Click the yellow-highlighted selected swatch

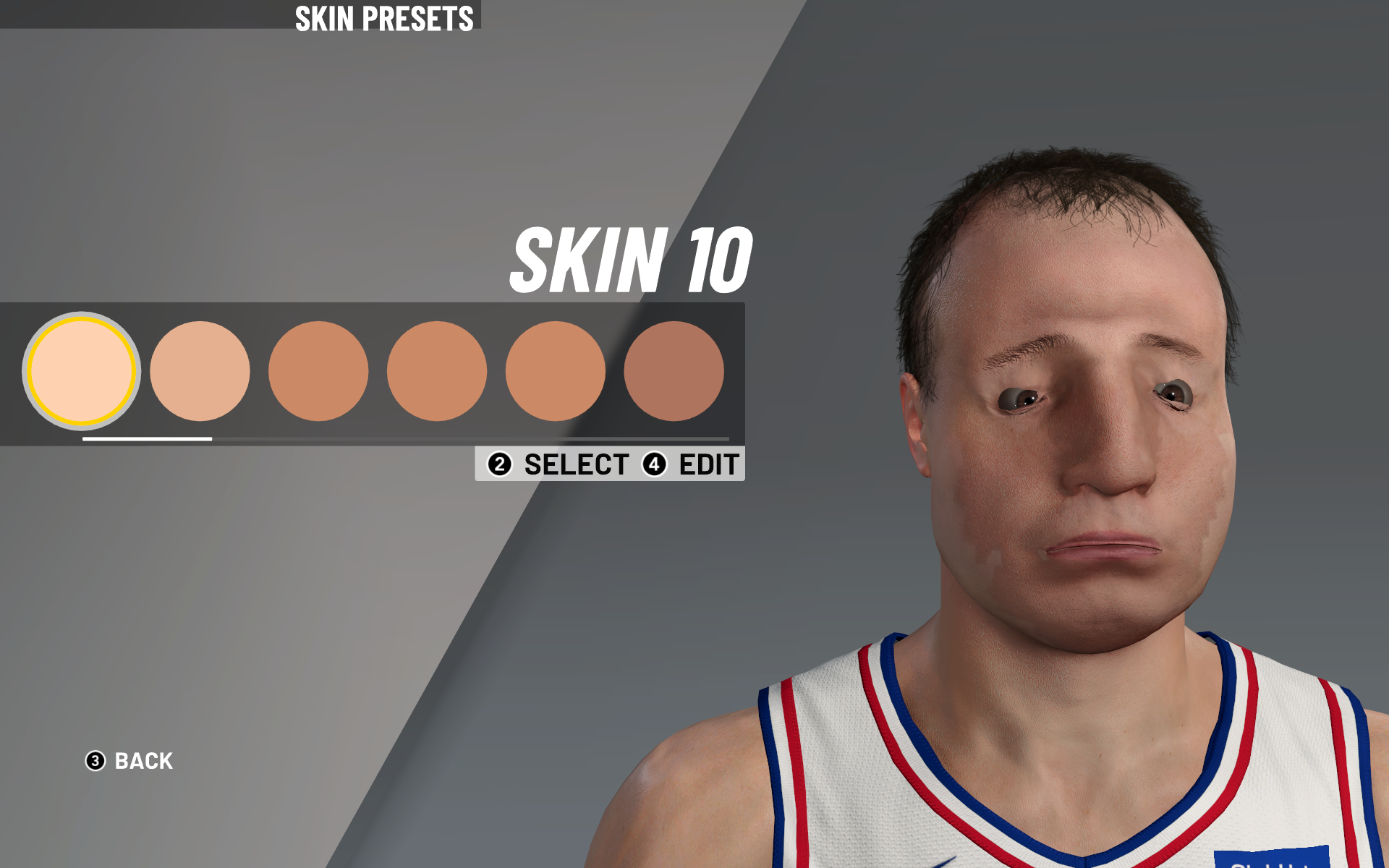pos(81,371)
